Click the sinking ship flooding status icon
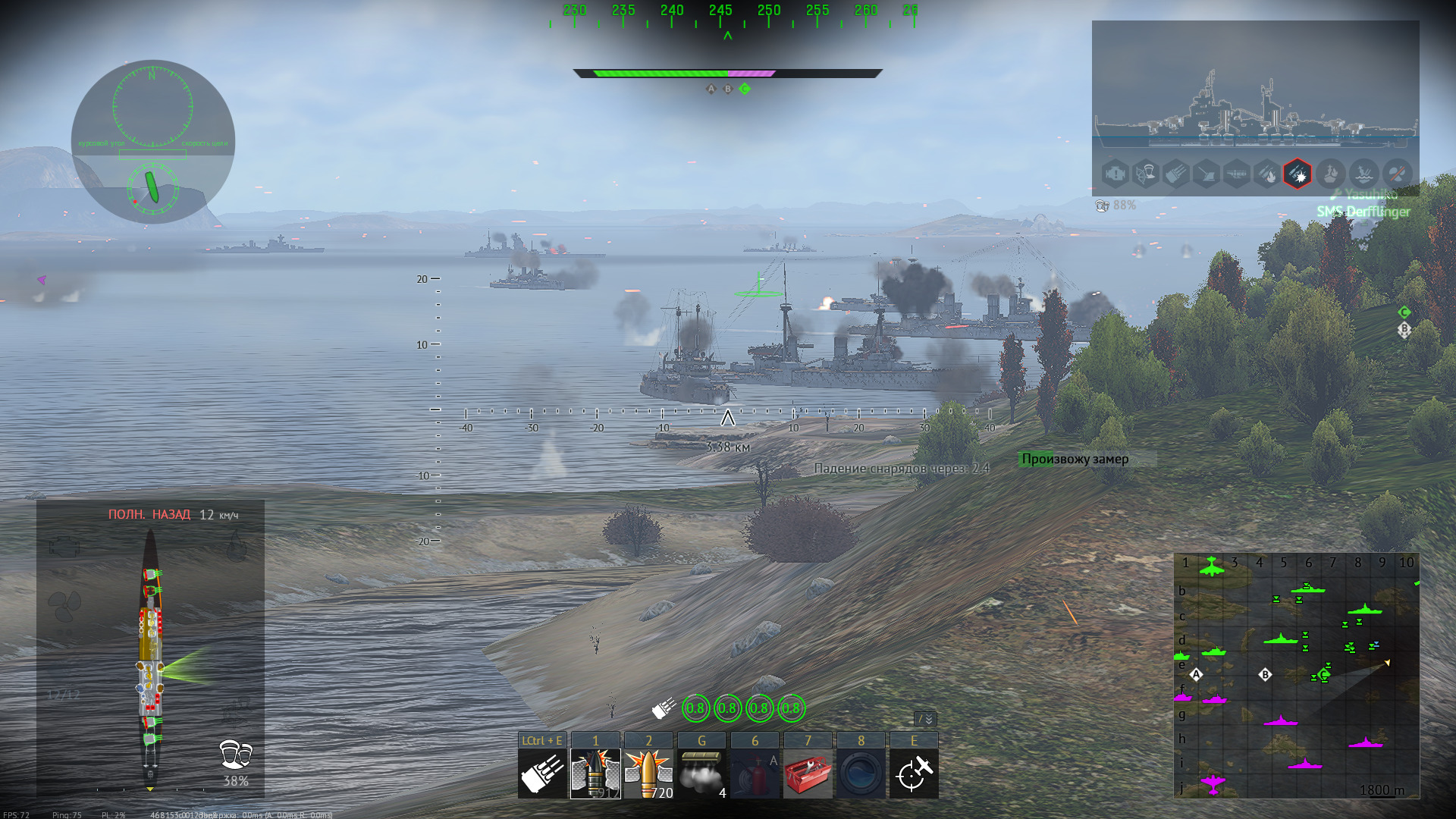Image resolution: width=1456 pixels, height=819 pixels. (1364, 174)
